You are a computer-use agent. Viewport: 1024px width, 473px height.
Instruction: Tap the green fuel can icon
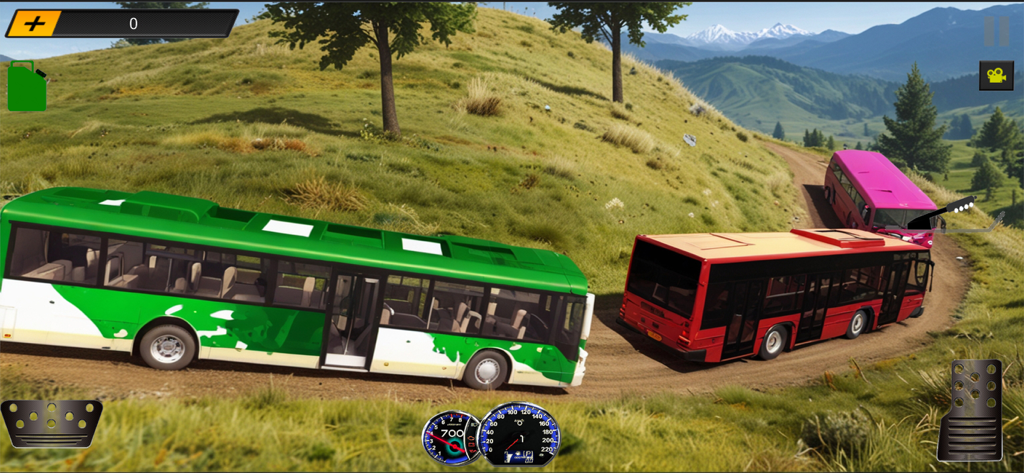coord(26,87)
